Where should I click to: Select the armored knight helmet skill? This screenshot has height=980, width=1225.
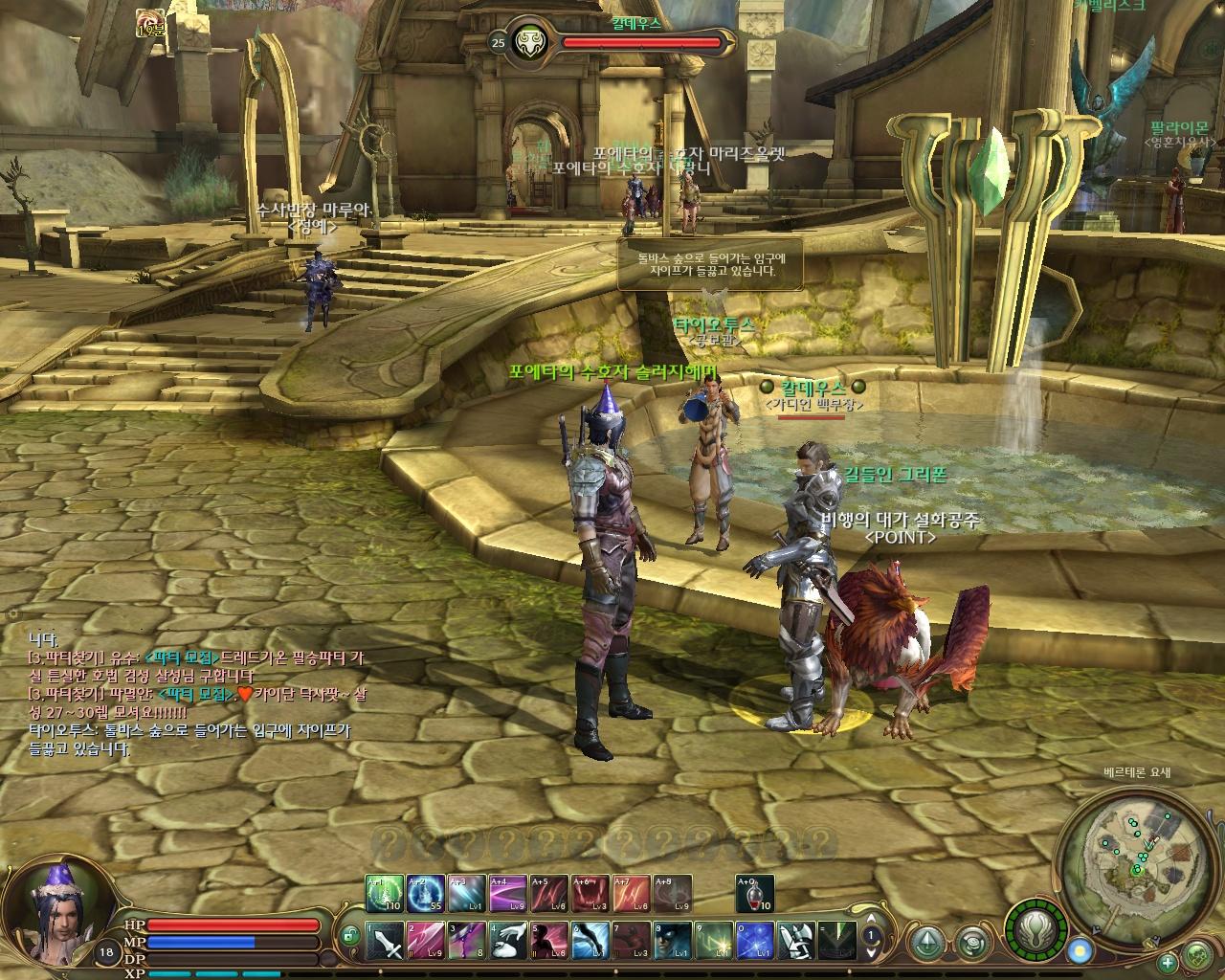796,940
